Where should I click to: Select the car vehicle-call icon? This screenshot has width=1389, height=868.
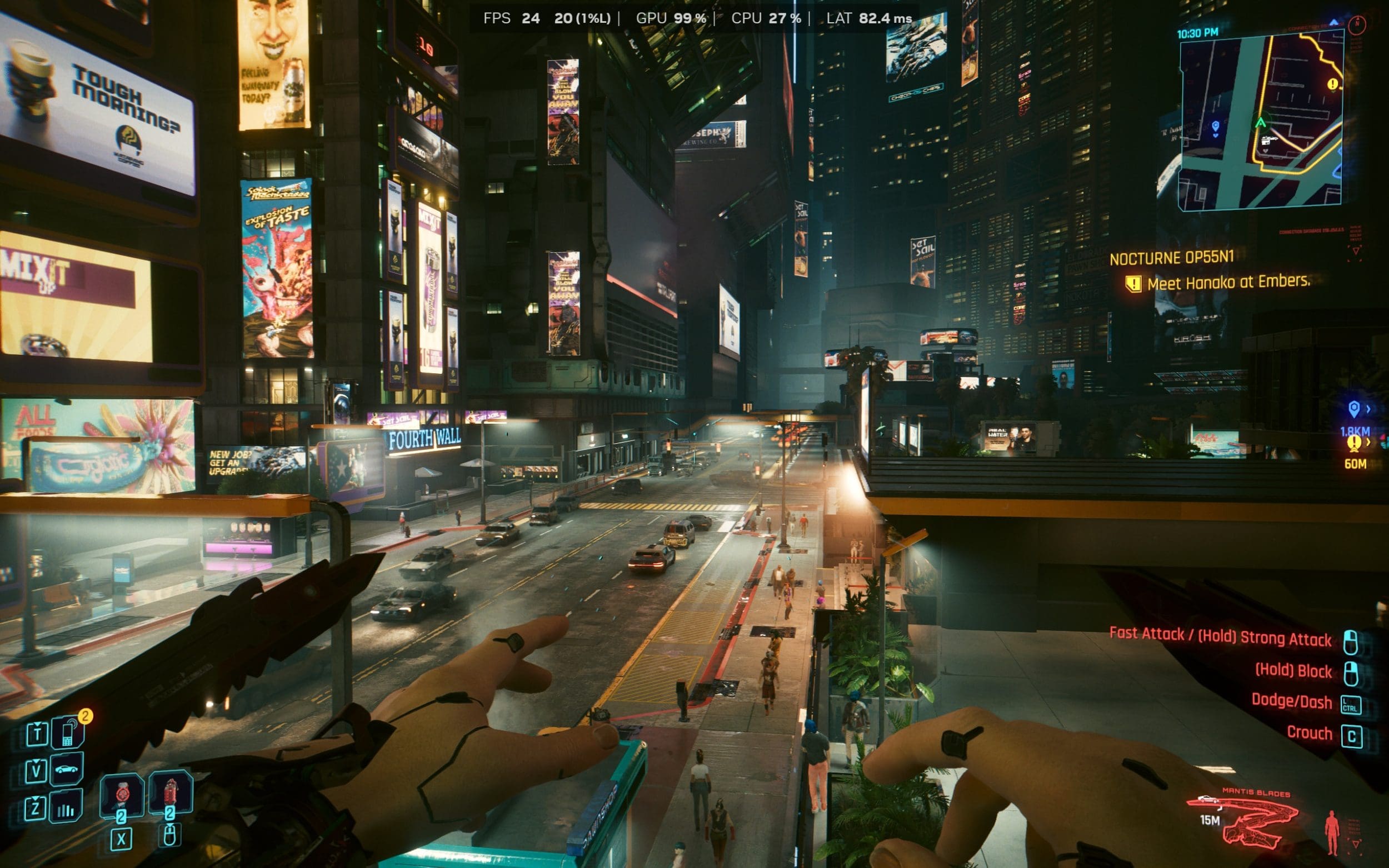pos(67,769)
